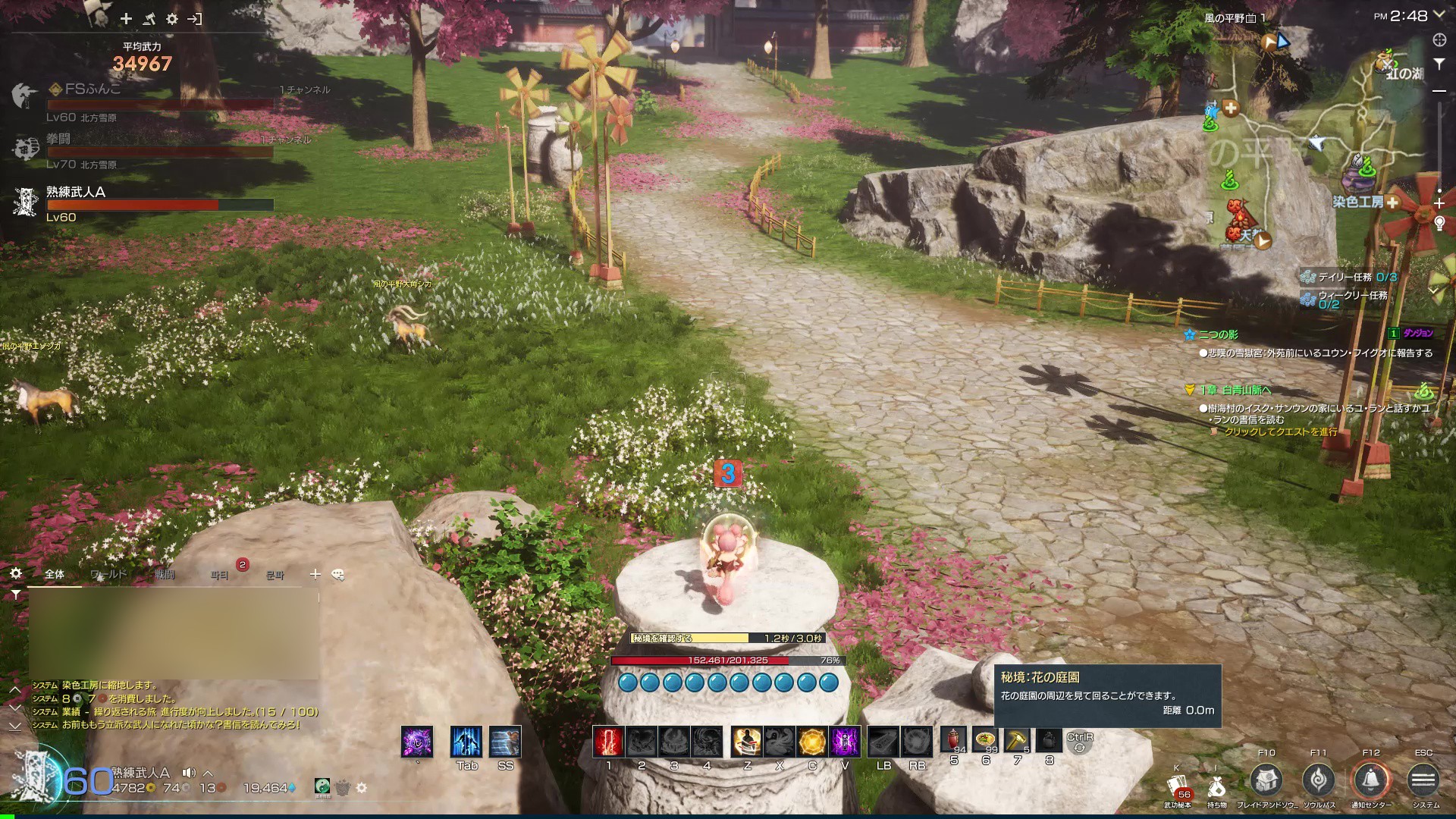Select party member 熟練武人A frame
This screenshot has height=819, width=1456.
144,203
